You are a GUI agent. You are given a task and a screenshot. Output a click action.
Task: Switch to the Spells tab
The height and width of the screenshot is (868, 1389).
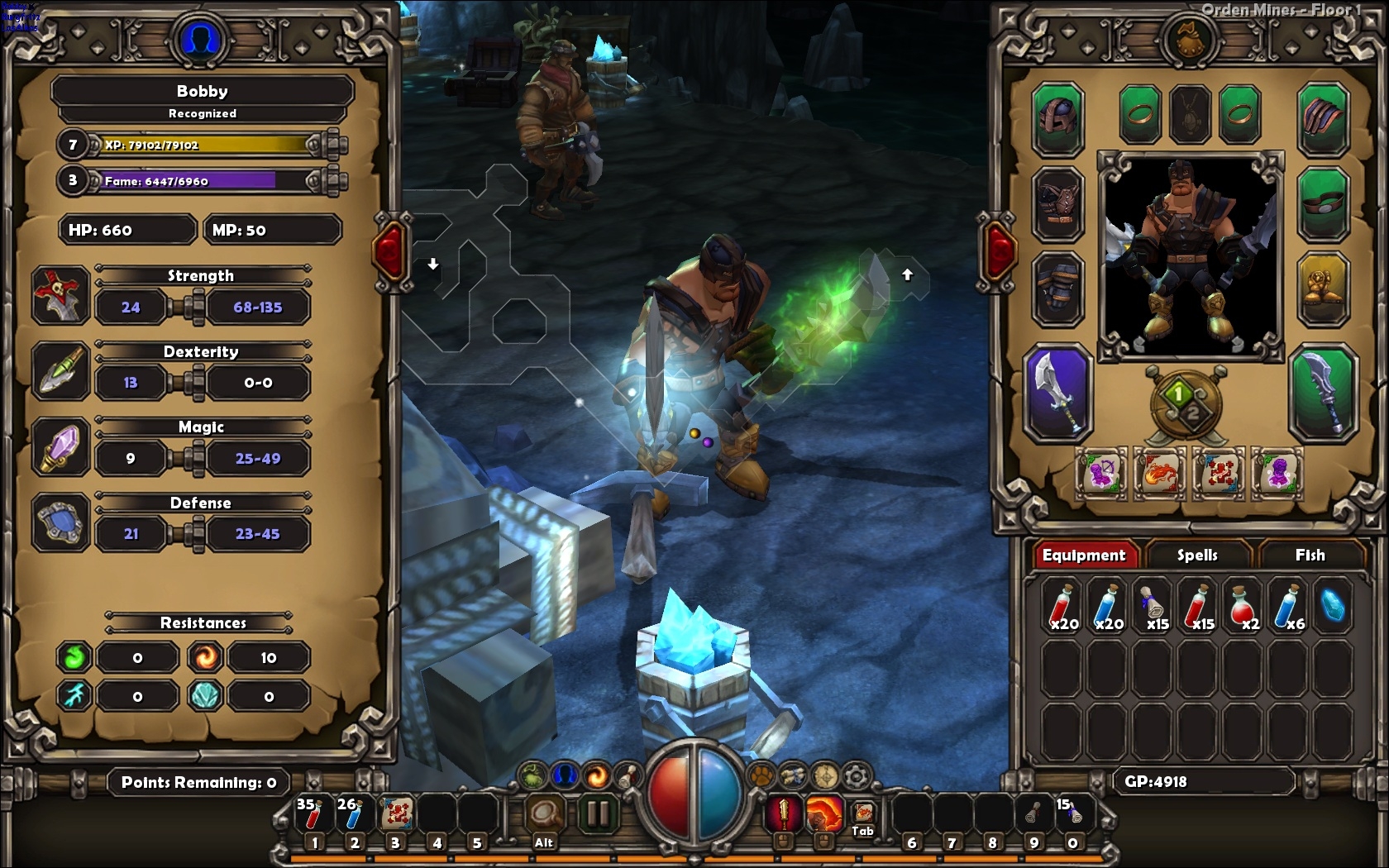[x=1196, y=555]
